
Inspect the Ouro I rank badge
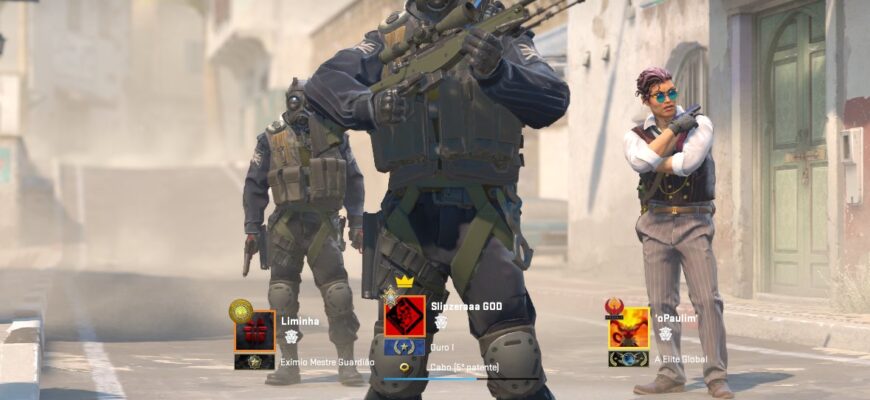pyautogui.click(x=405, y=348)
